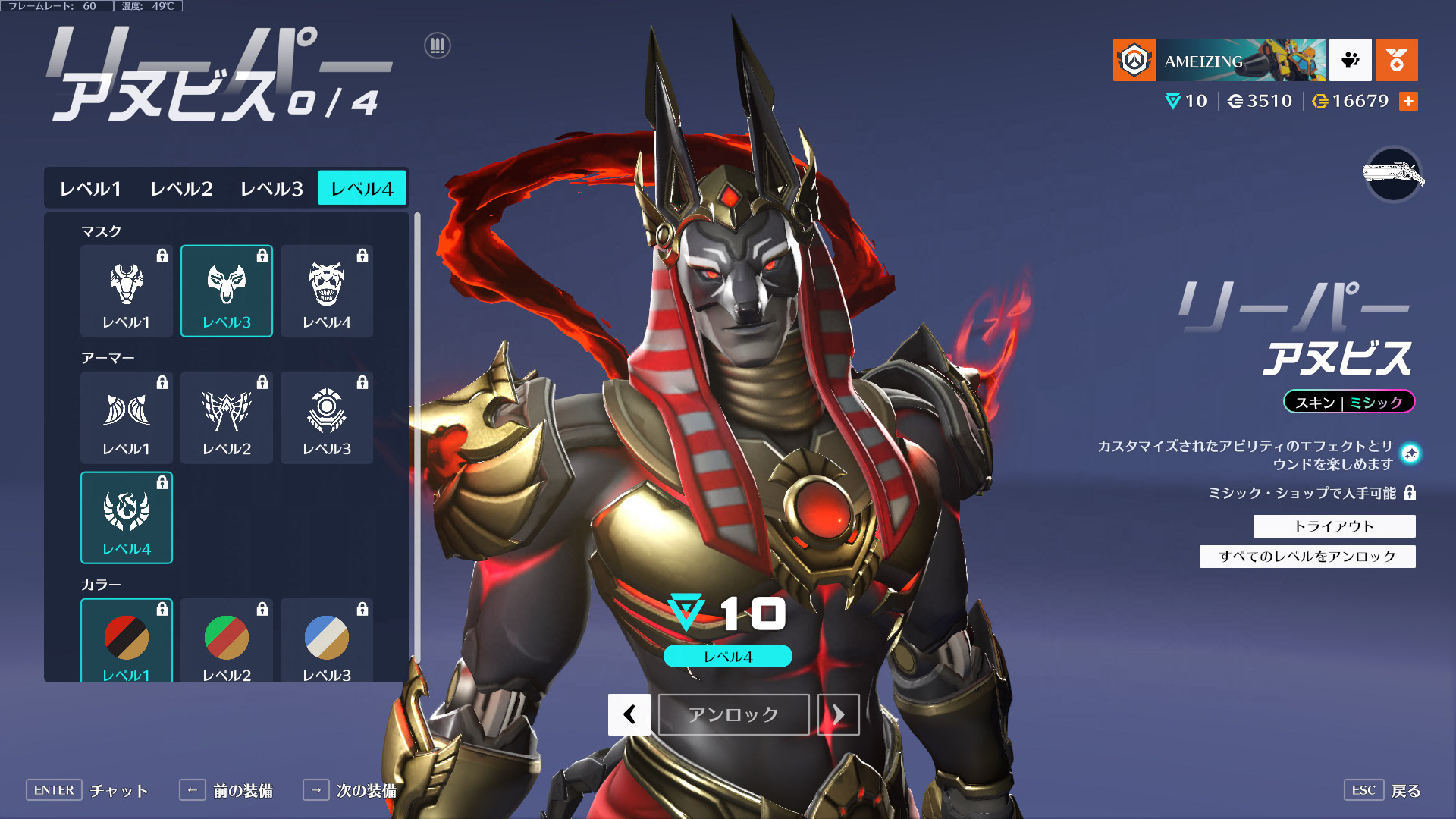Select the レベル4 armor tile
The image size is (1456, 819).
coord(127,517)
